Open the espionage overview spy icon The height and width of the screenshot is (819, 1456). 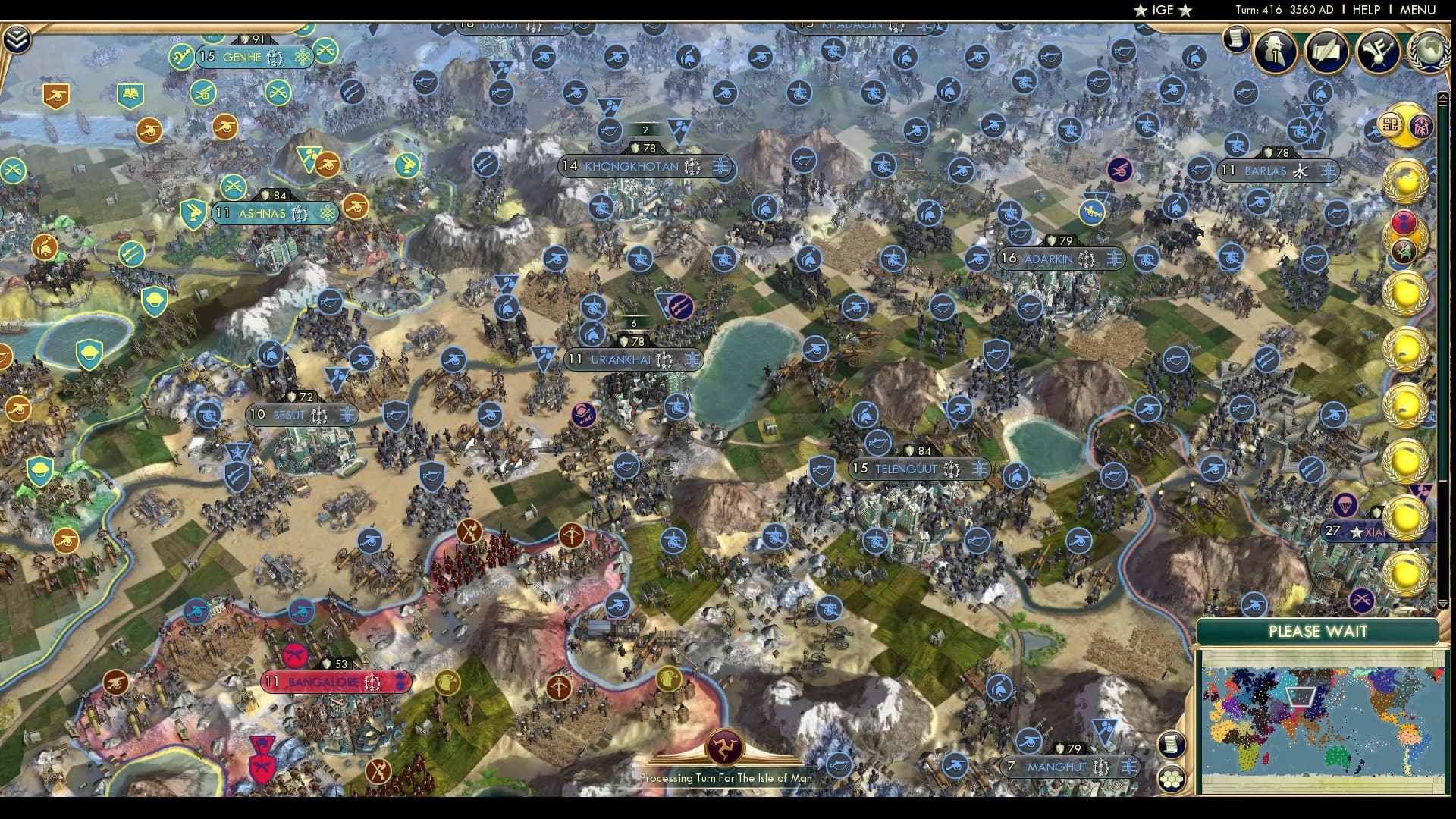[x=1273, y=52]
